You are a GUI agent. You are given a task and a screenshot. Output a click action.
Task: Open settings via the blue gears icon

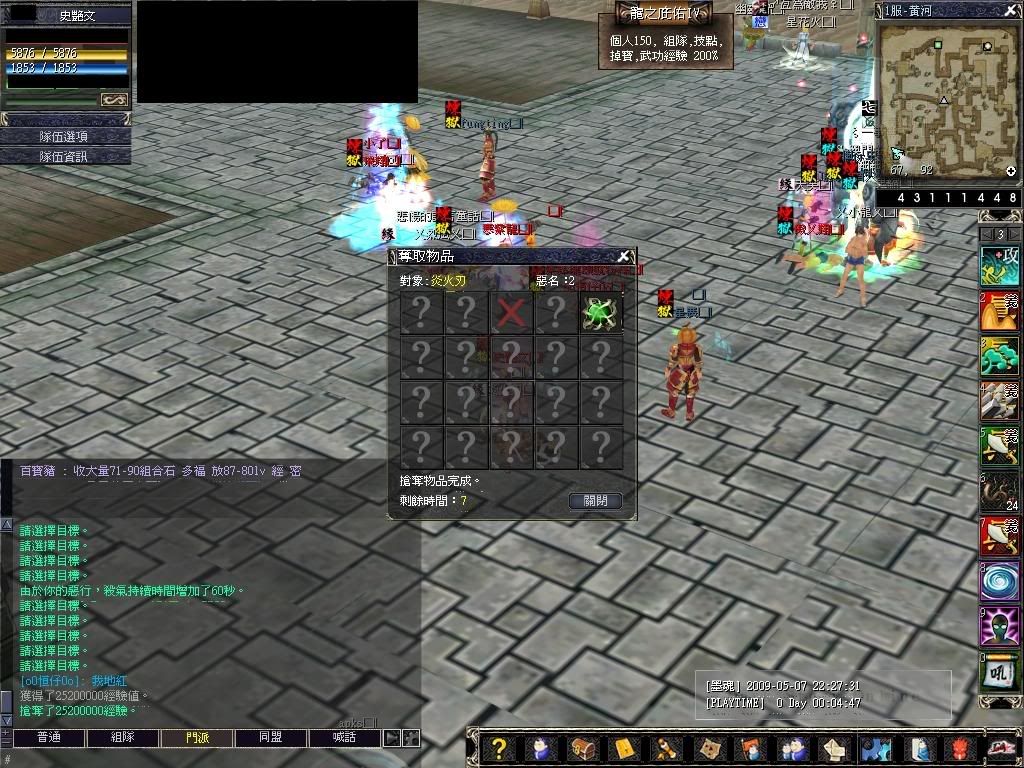[x=875, y=749]
